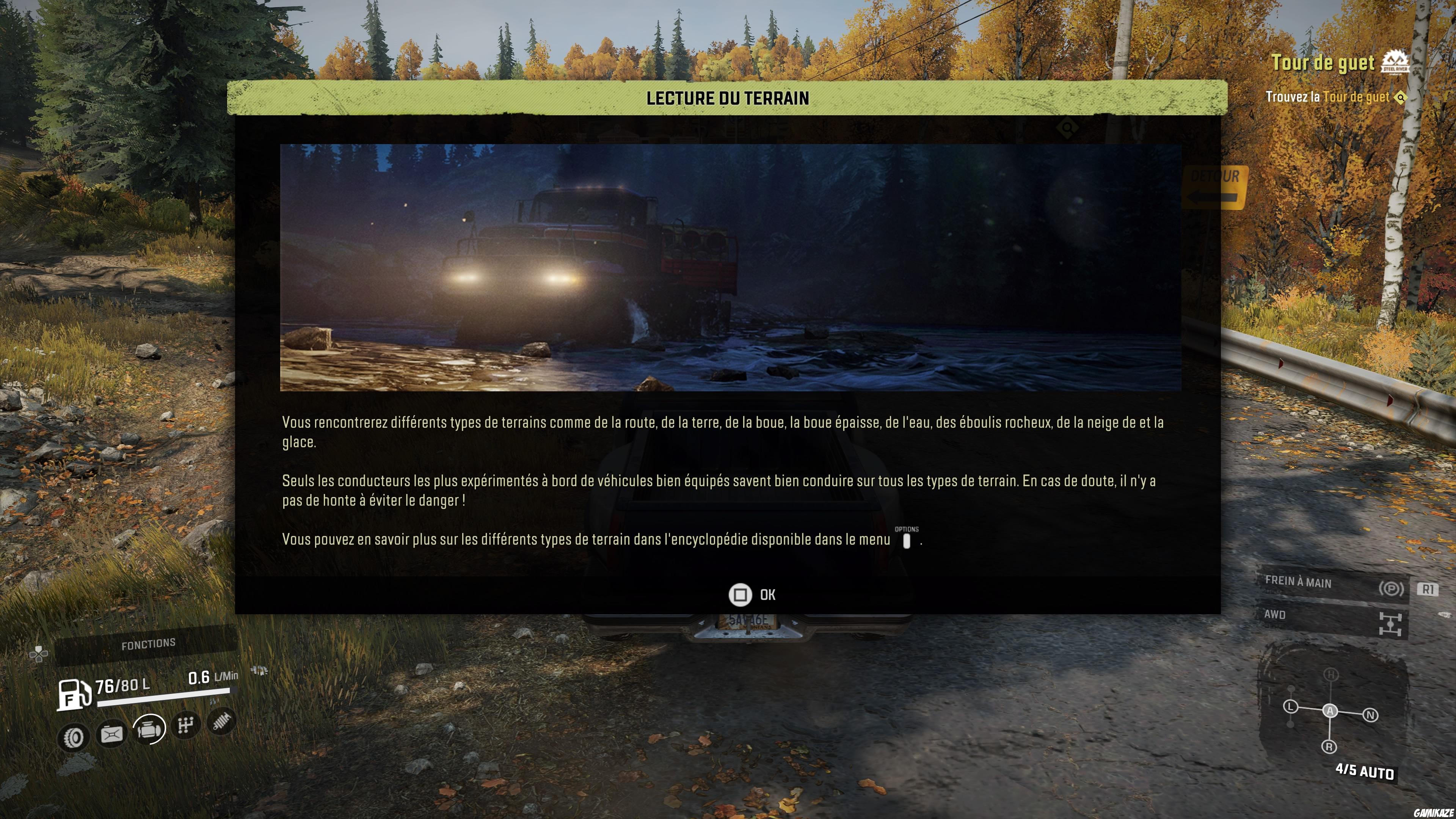The width and height of the screenshot is (1456, 819).
Task: Select the tire status icon
Action: [x=74, y=737]
